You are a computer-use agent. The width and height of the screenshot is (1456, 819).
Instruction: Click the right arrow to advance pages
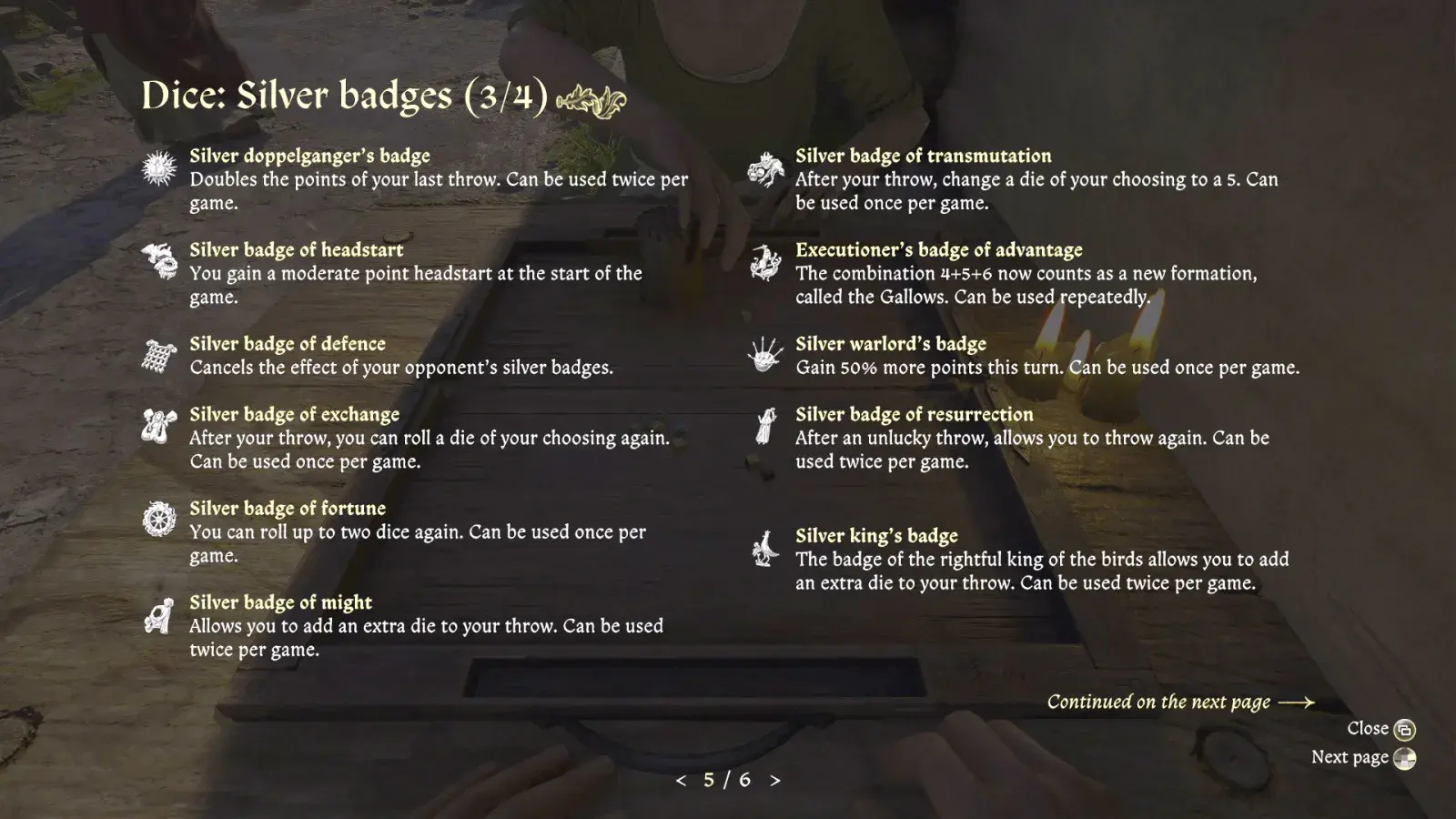tap(774, 781)
